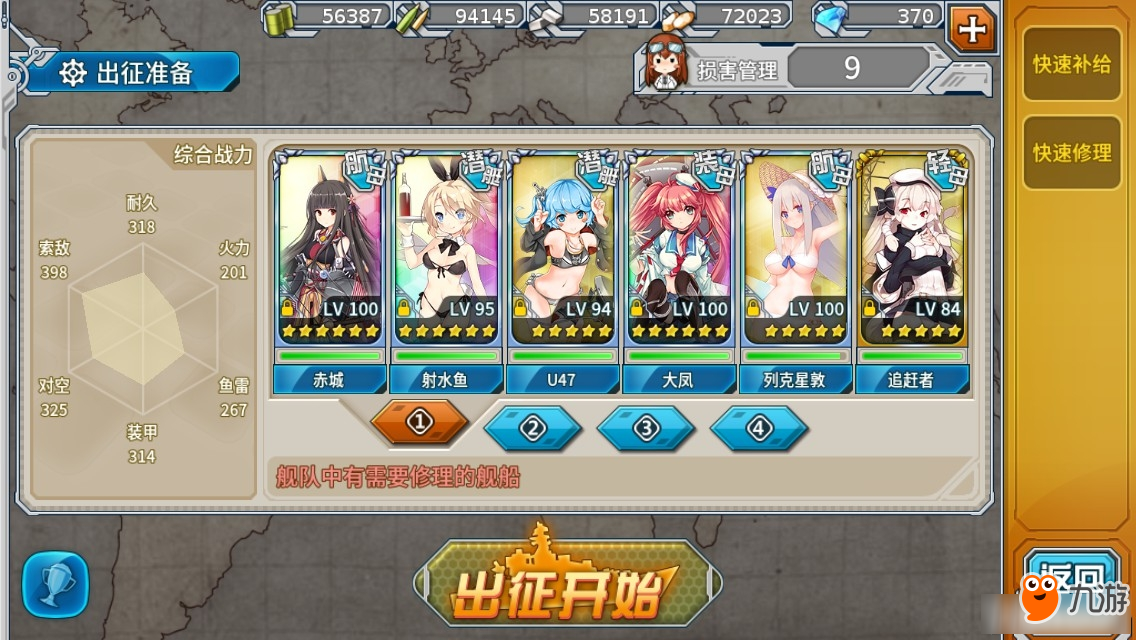
Task: Open the blue trophy icon
Action: click(x=55, y=584)
